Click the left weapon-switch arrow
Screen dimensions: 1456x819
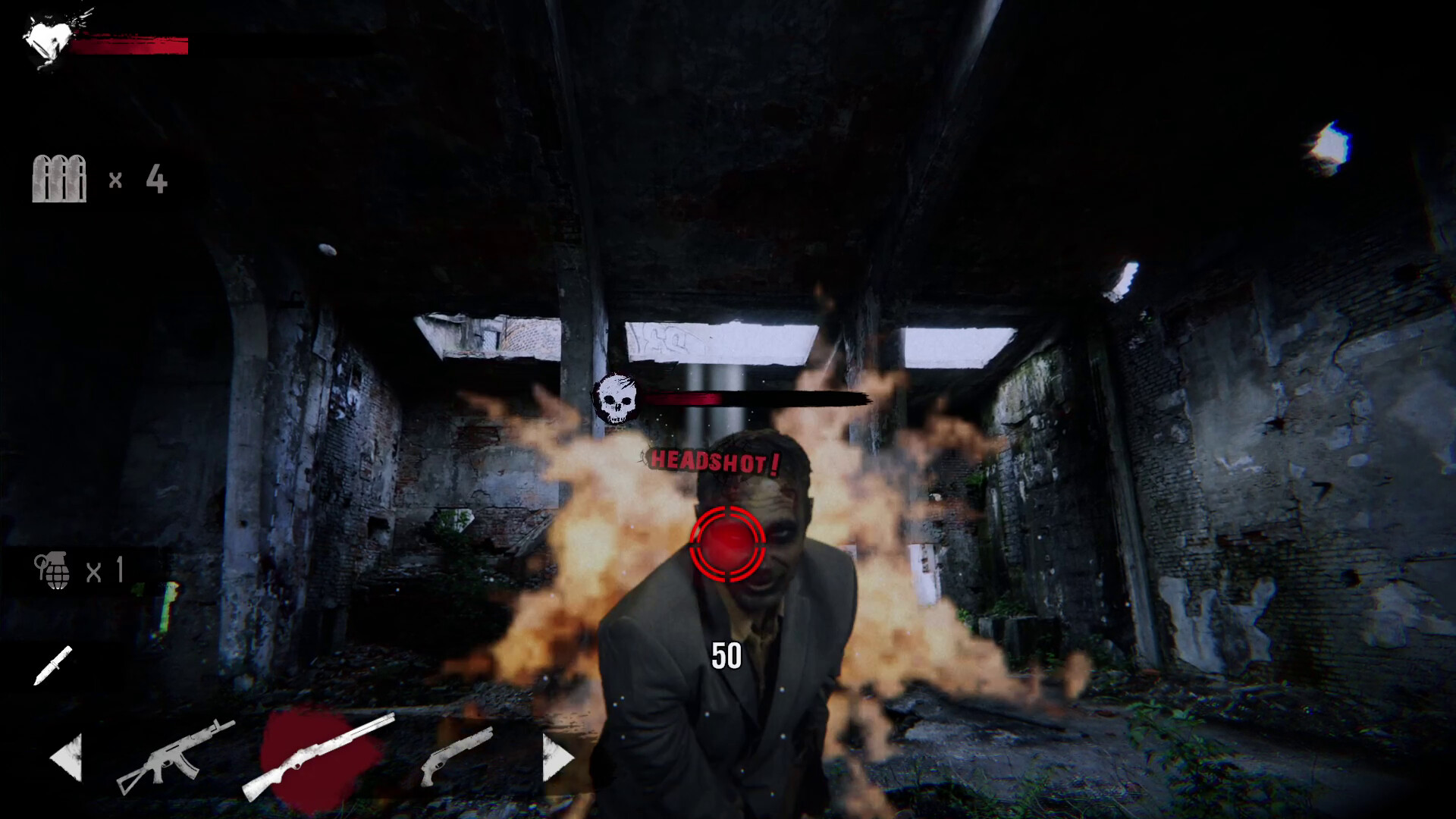[x=68, y=758]
